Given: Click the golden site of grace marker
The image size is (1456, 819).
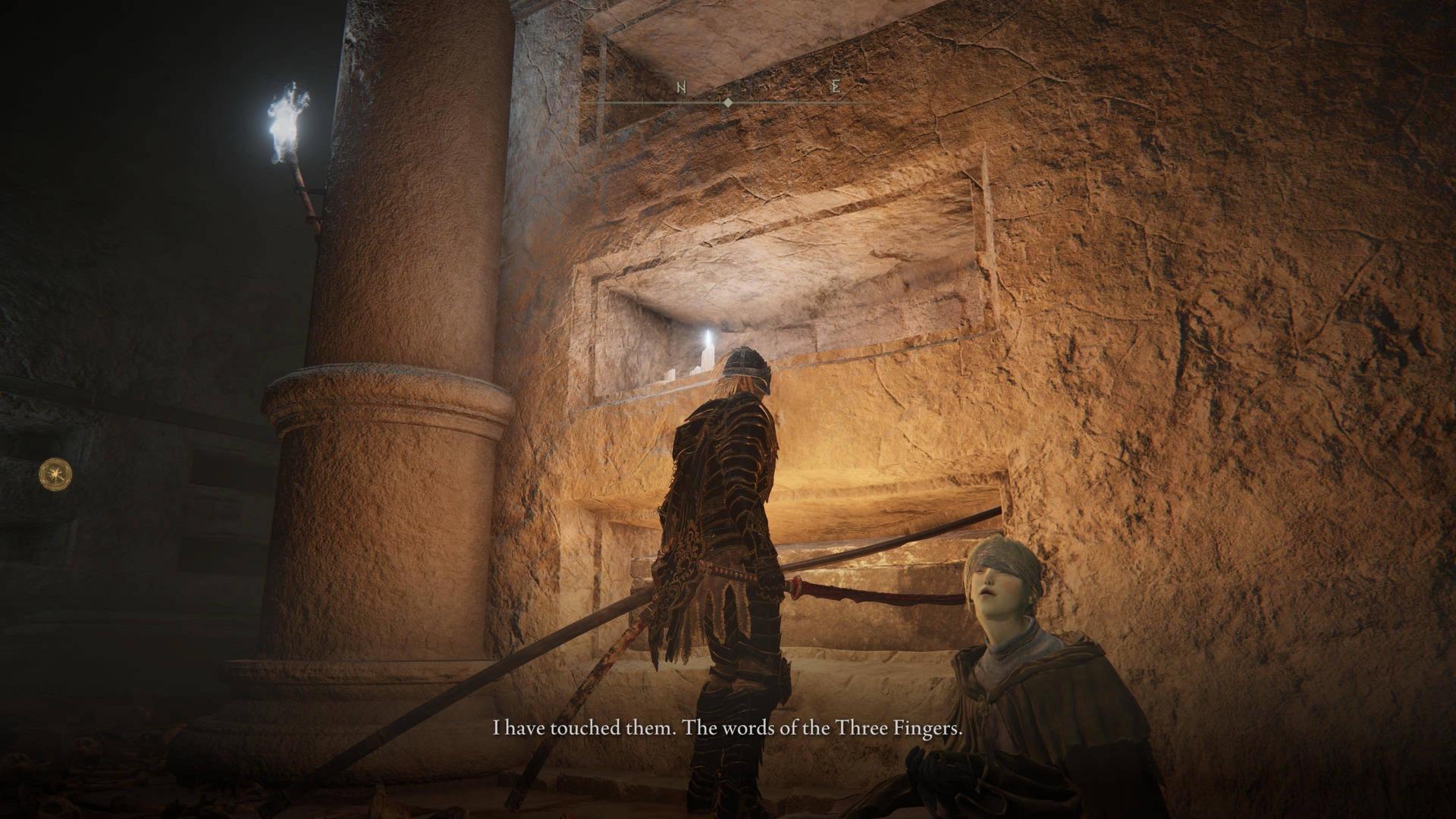Looking at the screenshot, I should [x=55, y=473].
